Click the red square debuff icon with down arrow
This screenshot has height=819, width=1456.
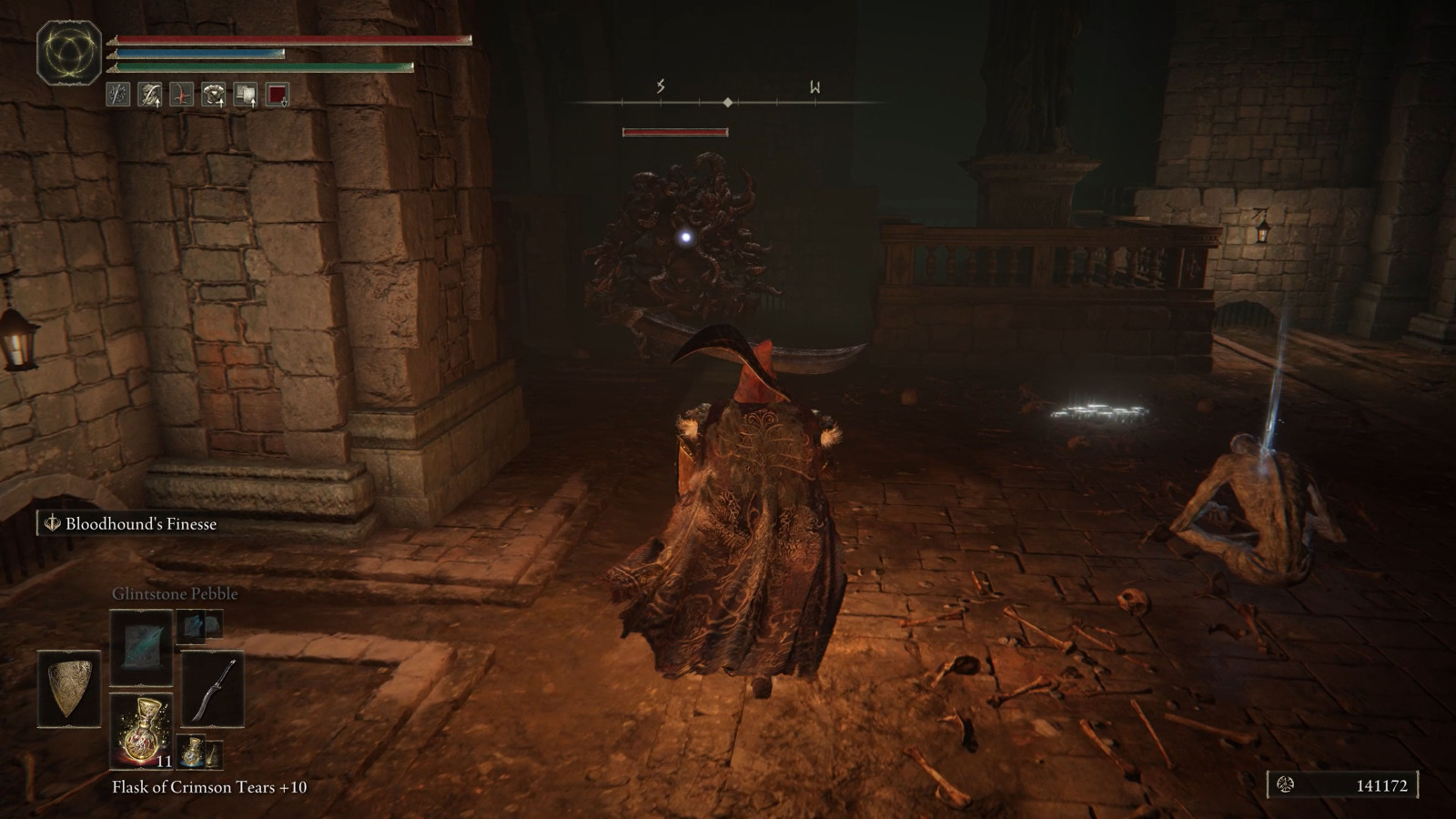point(277,94)
